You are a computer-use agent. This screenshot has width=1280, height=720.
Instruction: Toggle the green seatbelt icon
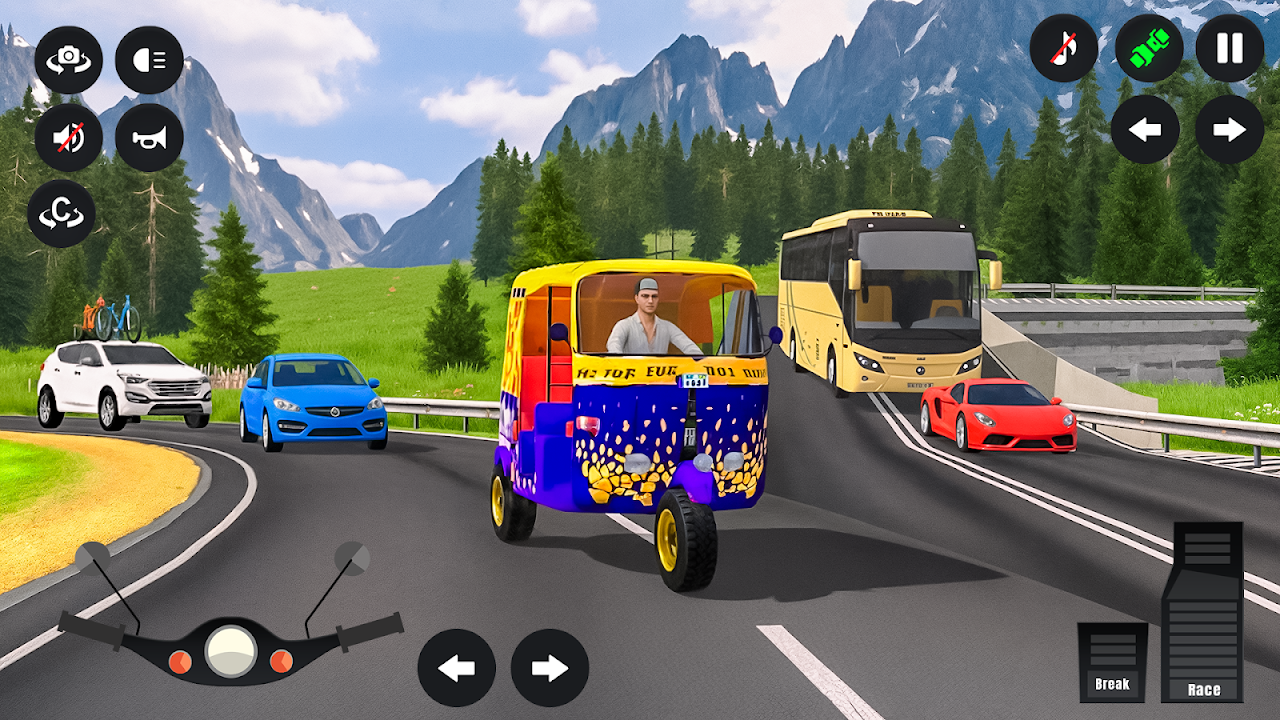point(1149,48)
